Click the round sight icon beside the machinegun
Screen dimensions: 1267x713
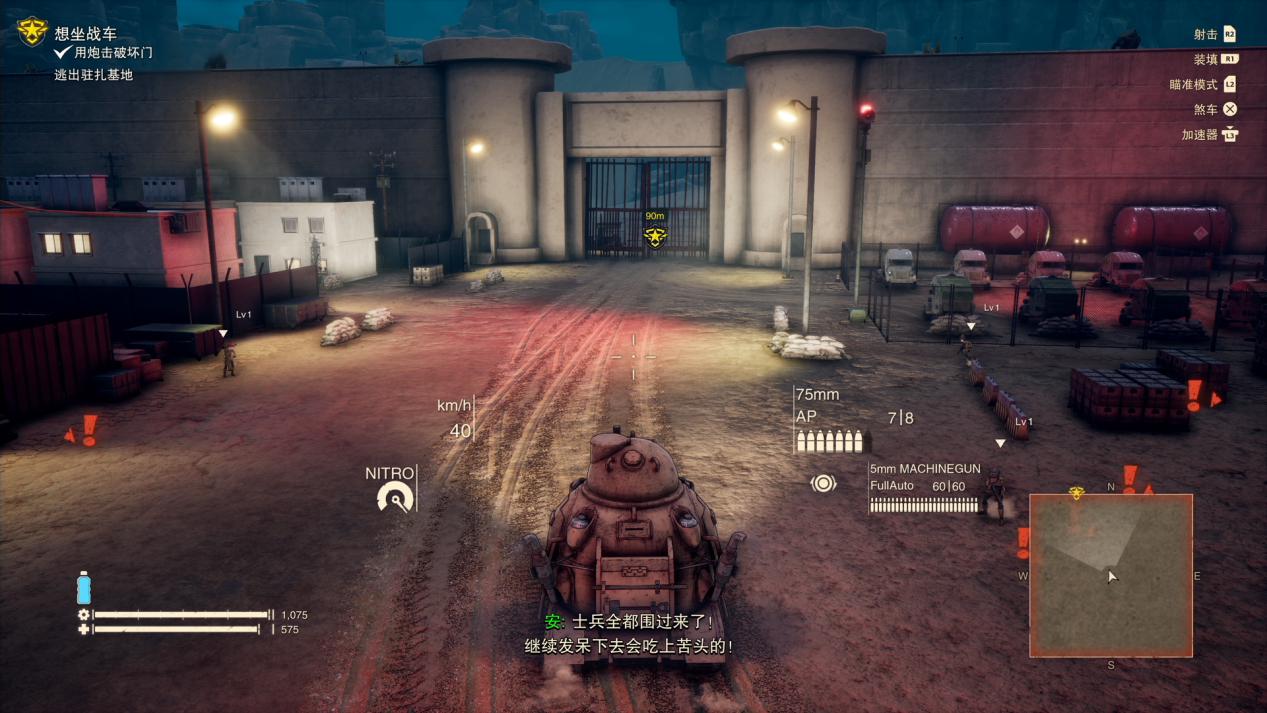823,484
